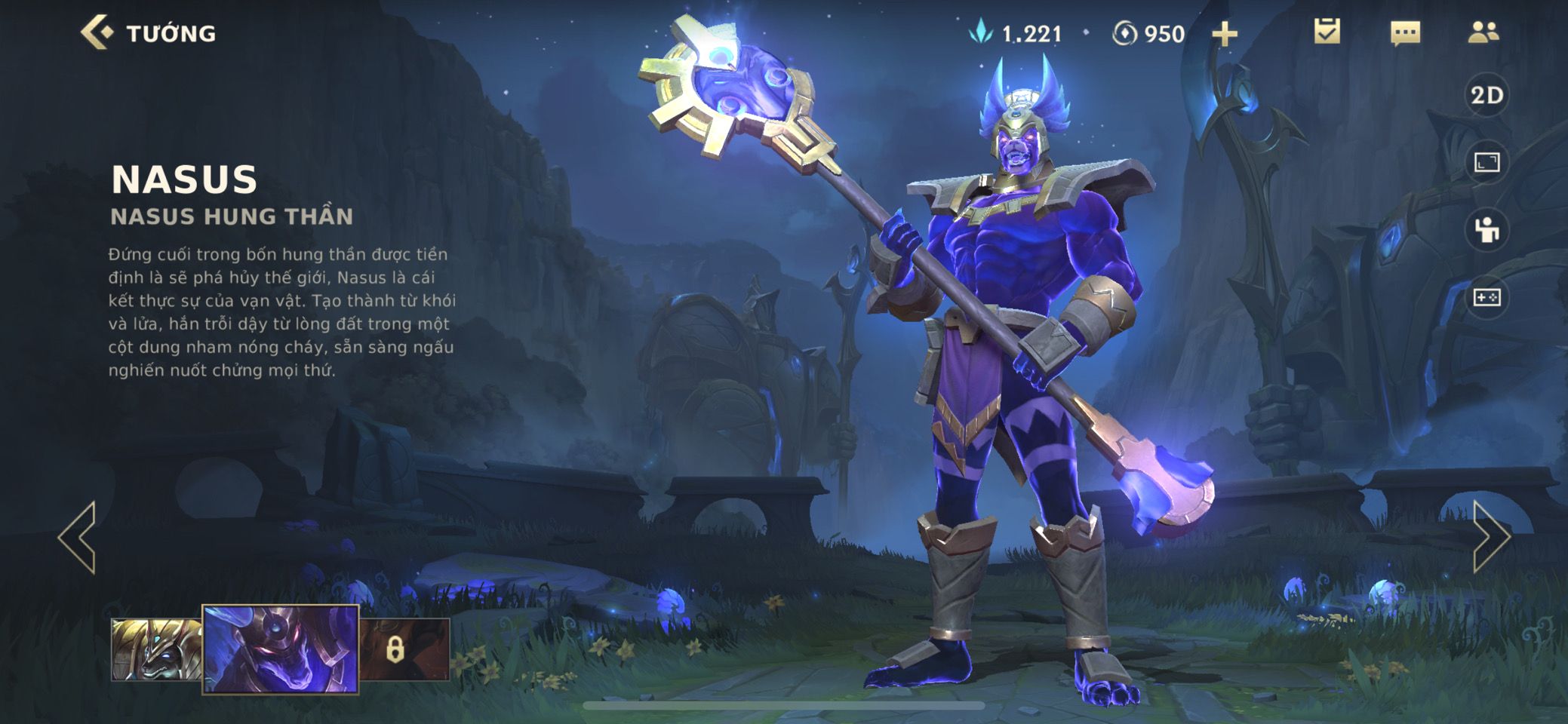This screenshot has width=1568, height=724.
Task: Toggle fullscreen model view
Action: (x=1487, y=162)
